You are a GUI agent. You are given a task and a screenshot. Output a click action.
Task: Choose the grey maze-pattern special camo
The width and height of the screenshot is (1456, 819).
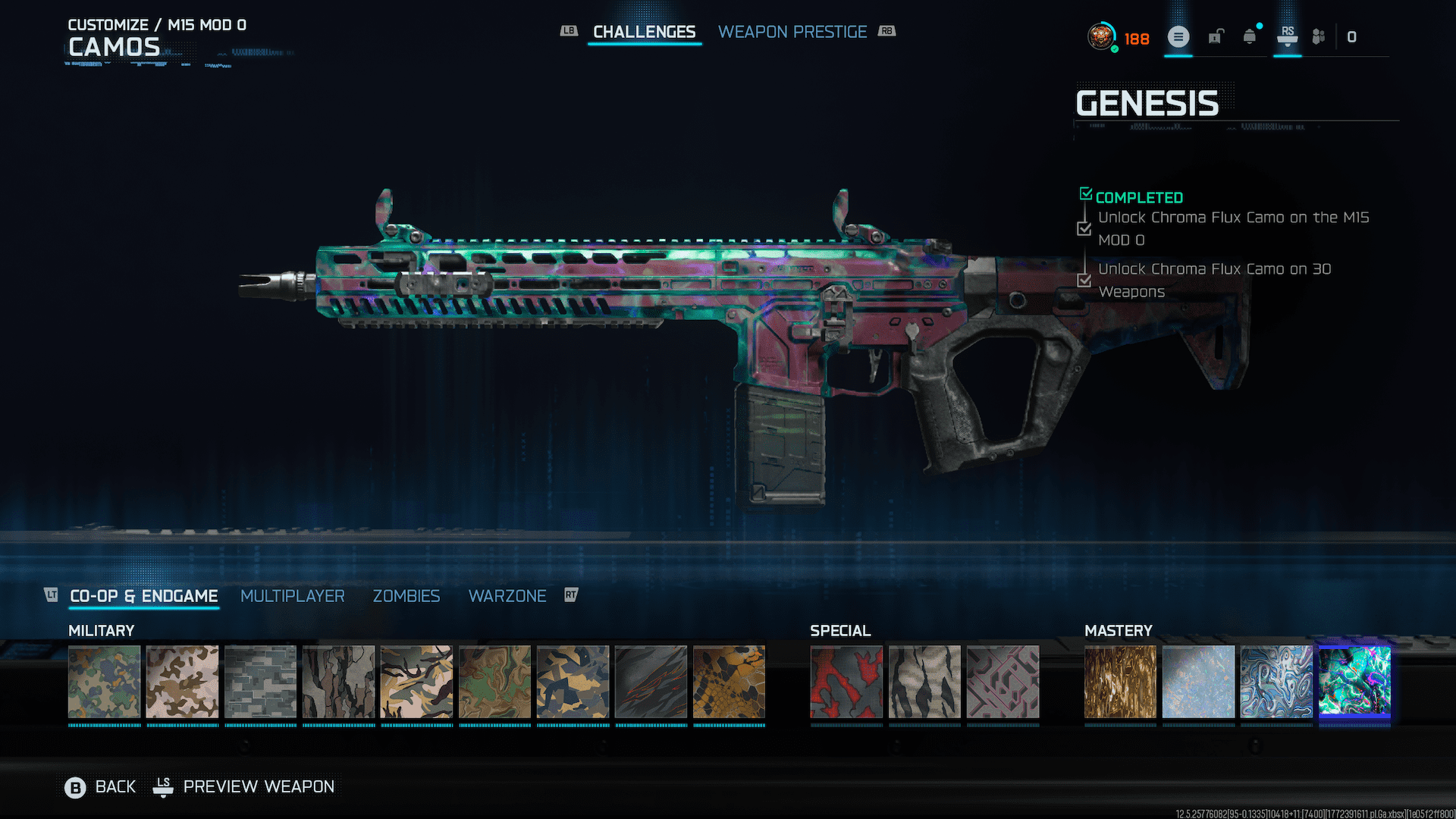(1003, 681)
